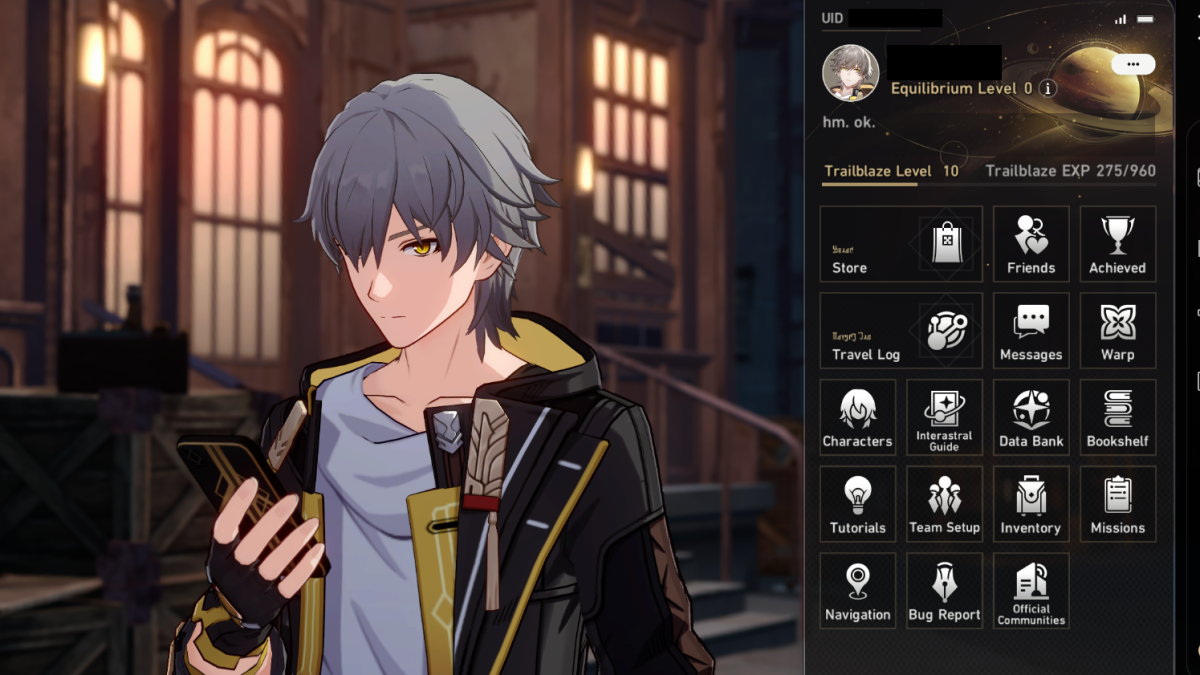Show Equilibrium Level info icon

(1048, 88)
